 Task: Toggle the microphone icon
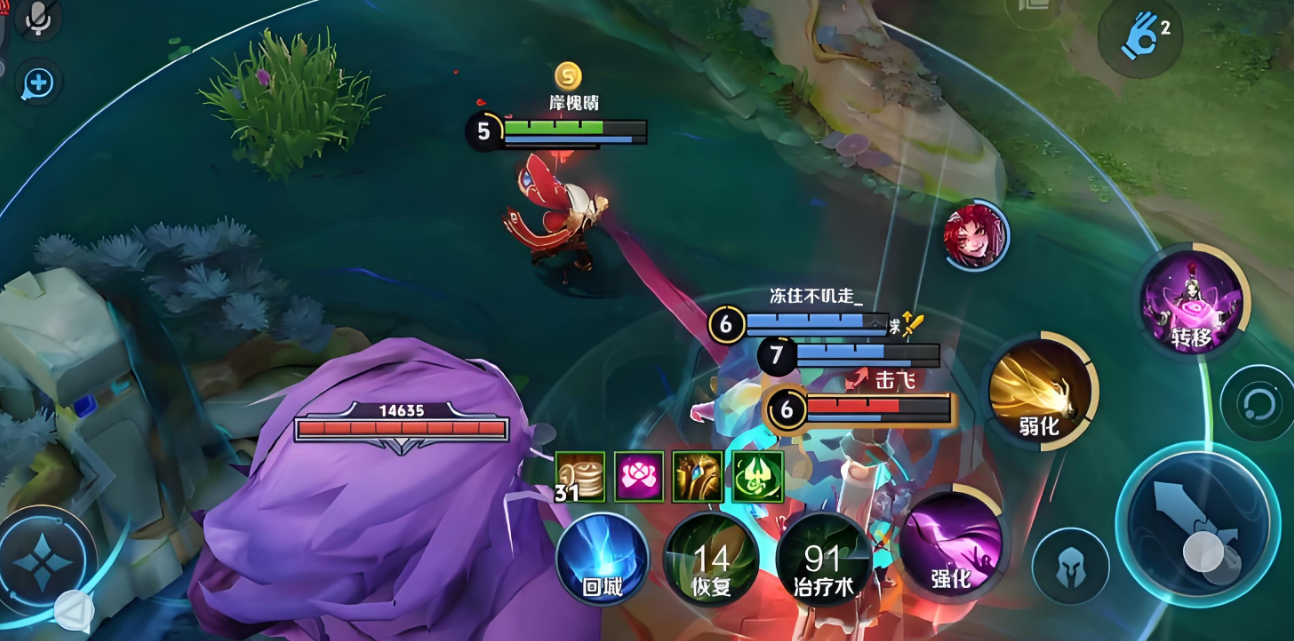(38, 19)
